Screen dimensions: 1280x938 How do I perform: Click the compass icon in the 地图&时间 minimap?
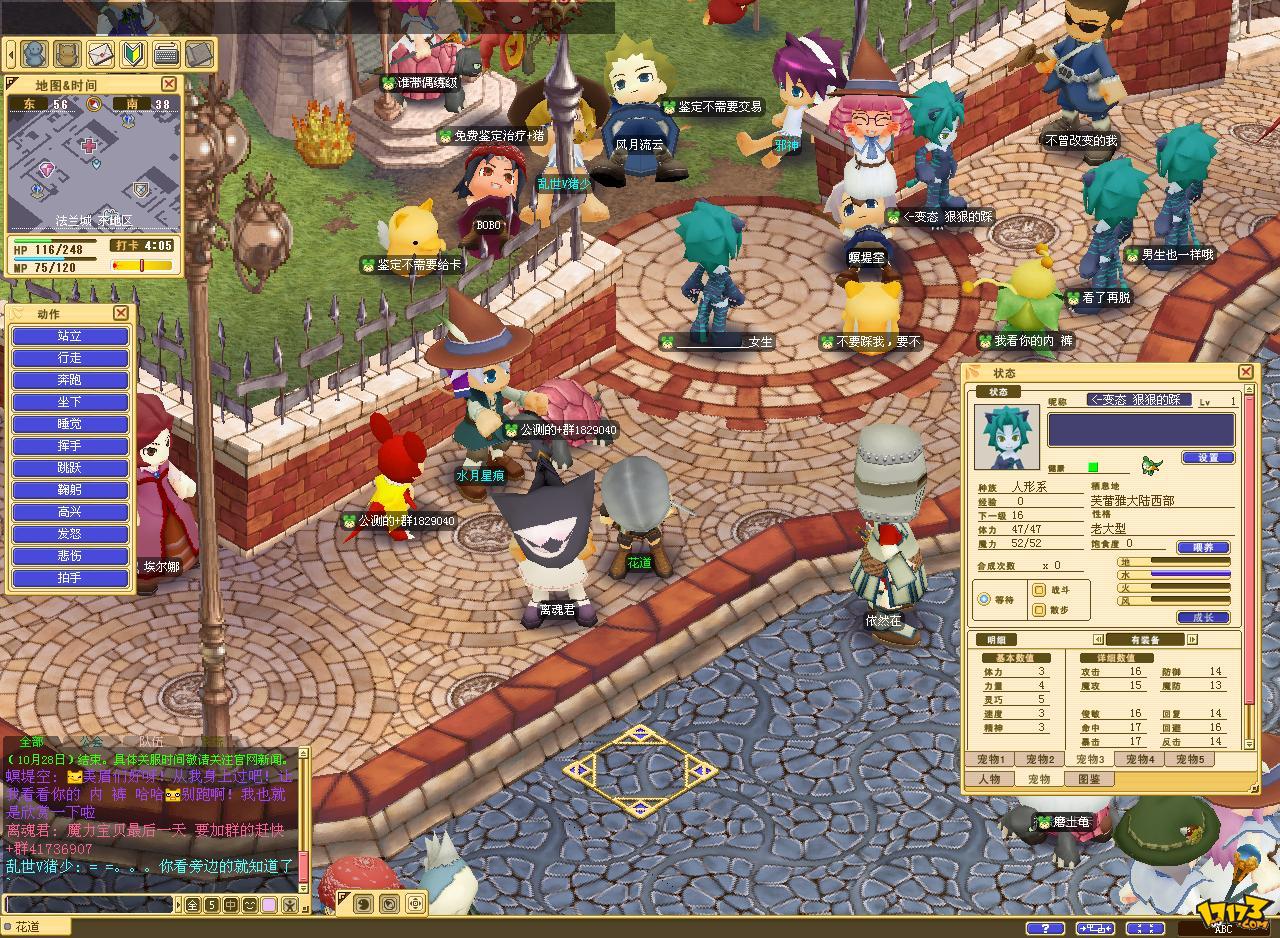94,103
